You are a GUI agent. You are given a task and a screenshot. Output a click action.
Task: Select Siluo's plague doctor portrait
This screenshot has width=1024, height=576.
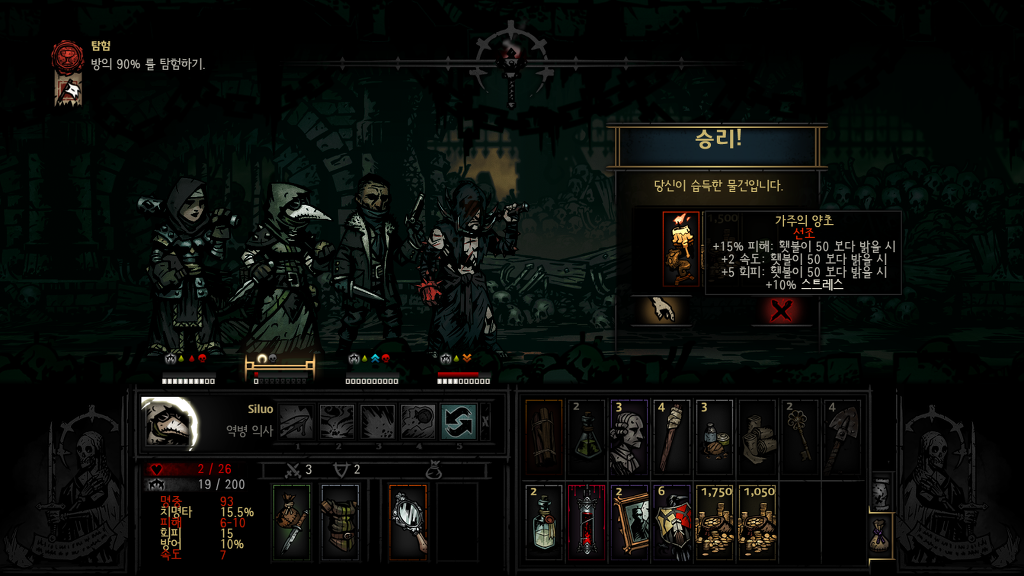pyautogui.click(x=168, y=422)
